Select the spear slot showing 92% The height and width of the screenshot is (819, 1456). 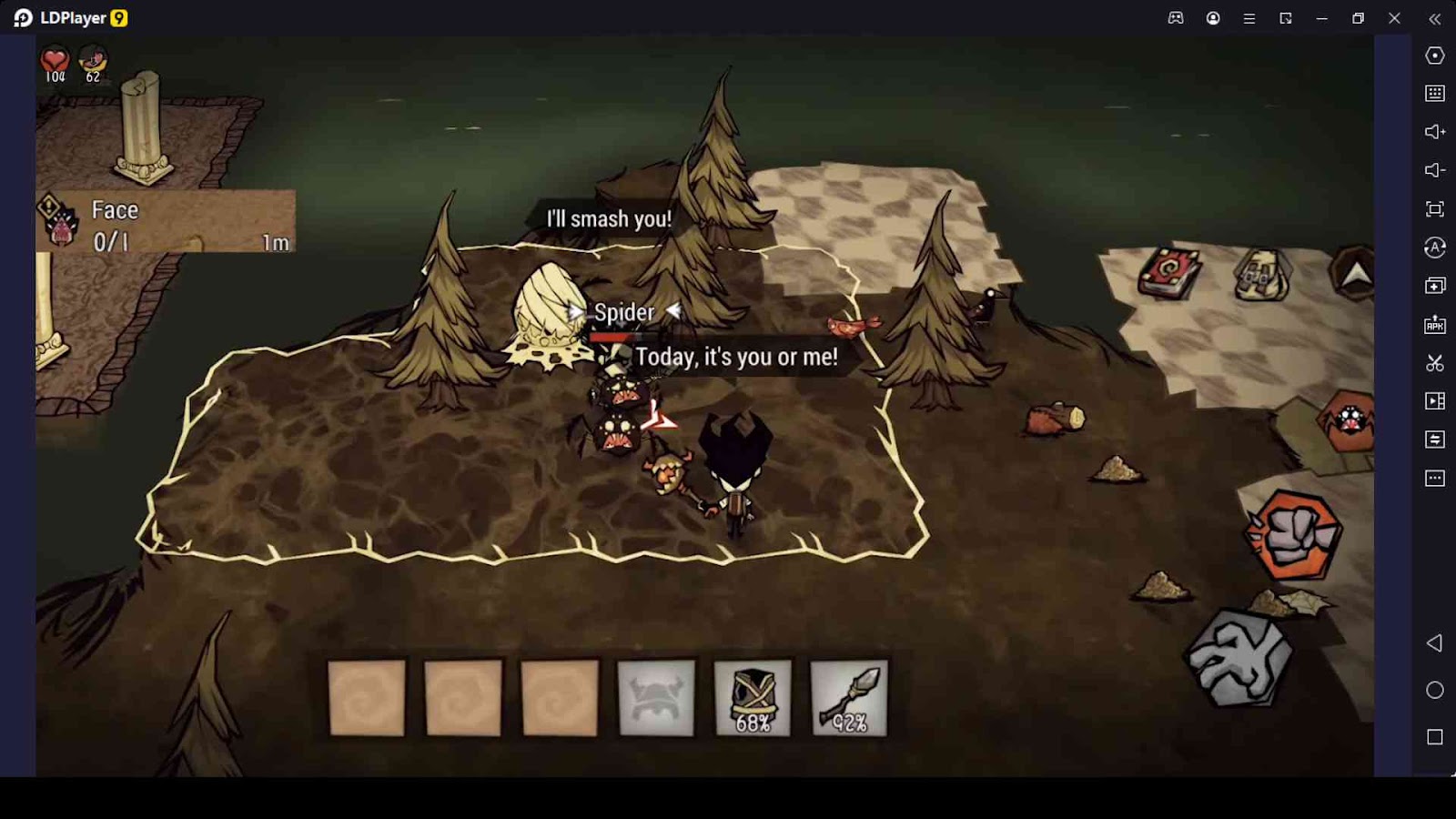[848, 698]
